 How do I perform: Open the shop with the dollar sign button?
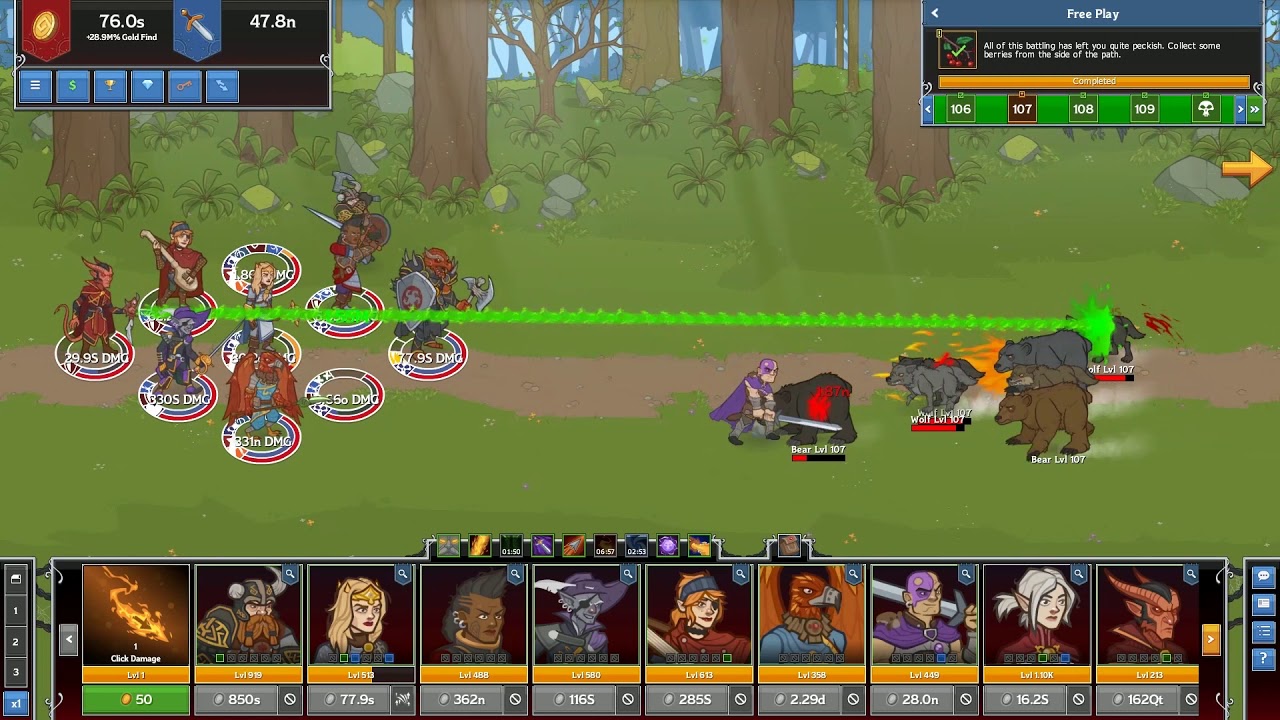(72, 86)
